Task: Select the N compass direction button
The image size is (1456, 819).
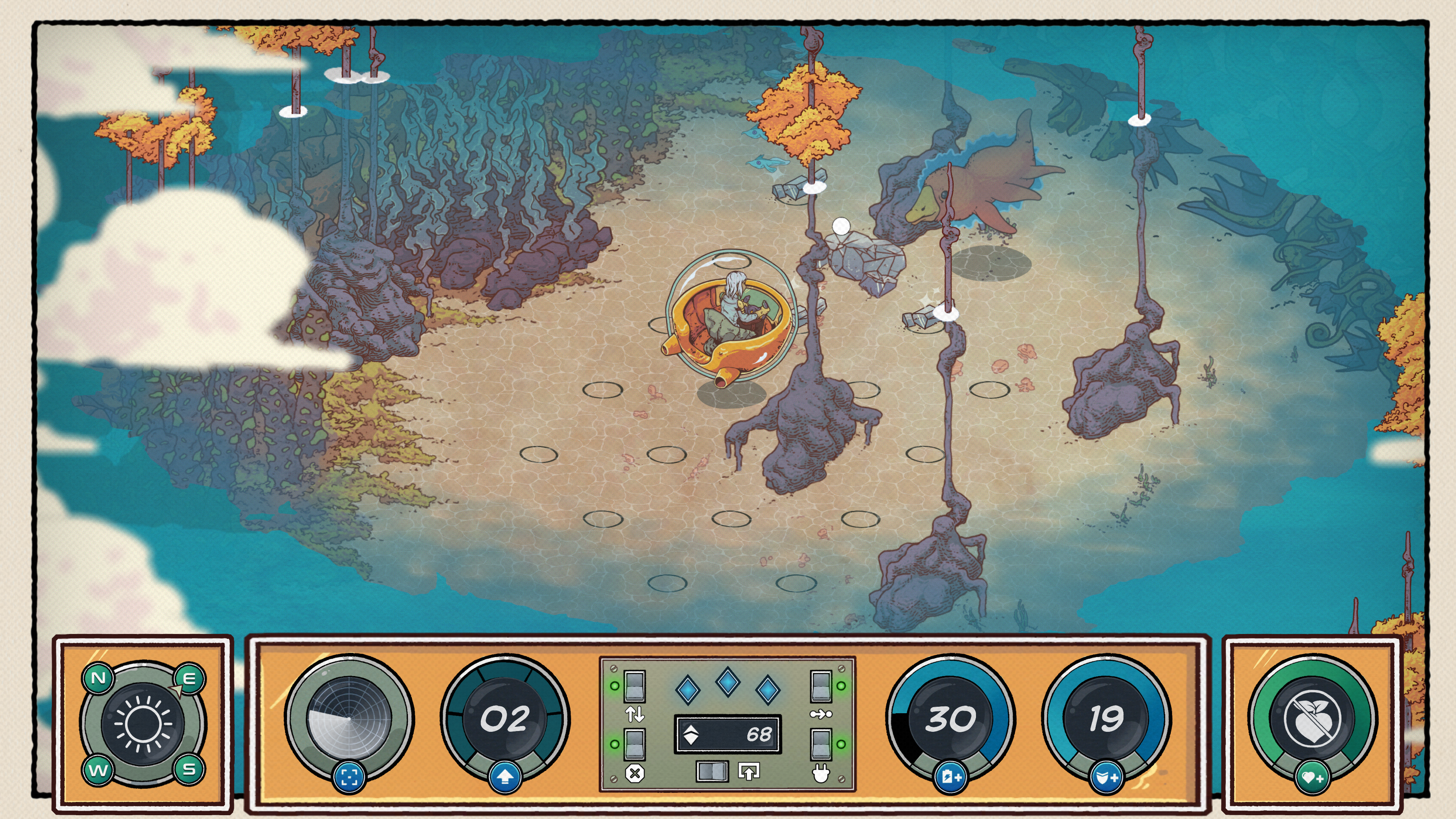Action: pyautogui.click(x=98, y=678)
